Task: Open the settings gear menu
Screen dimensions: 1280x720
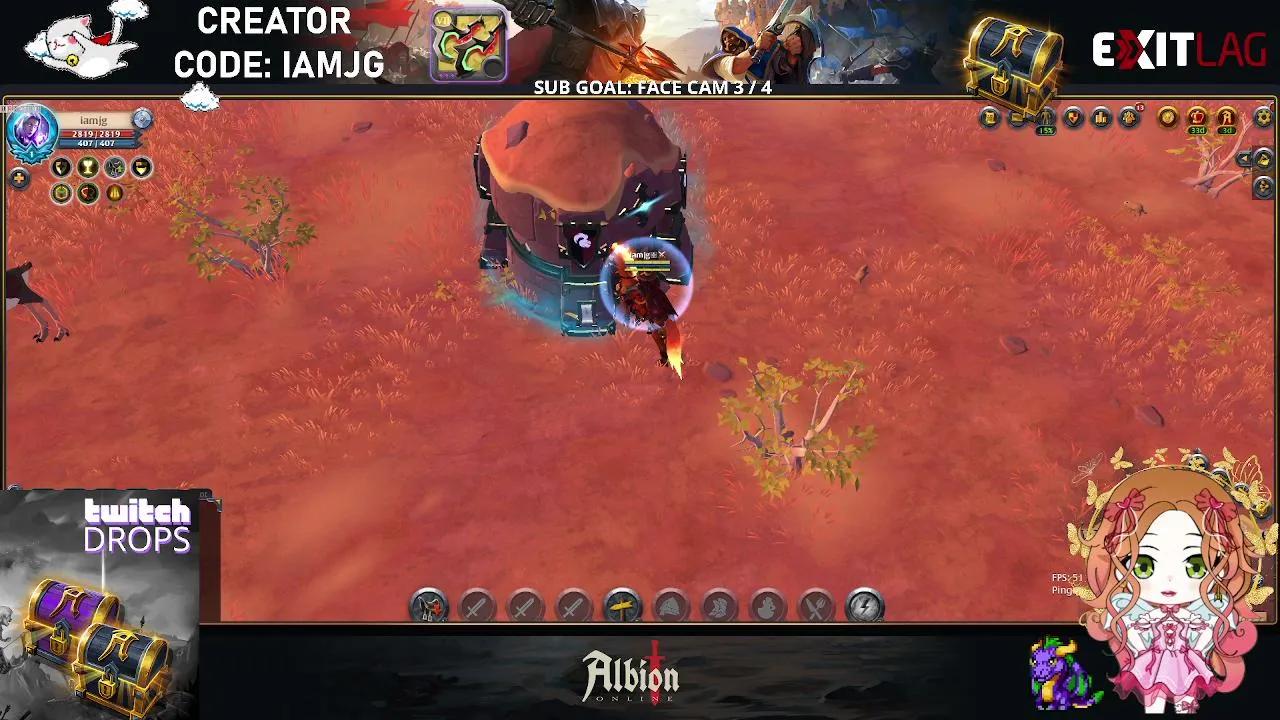Action: point(1262,117)
